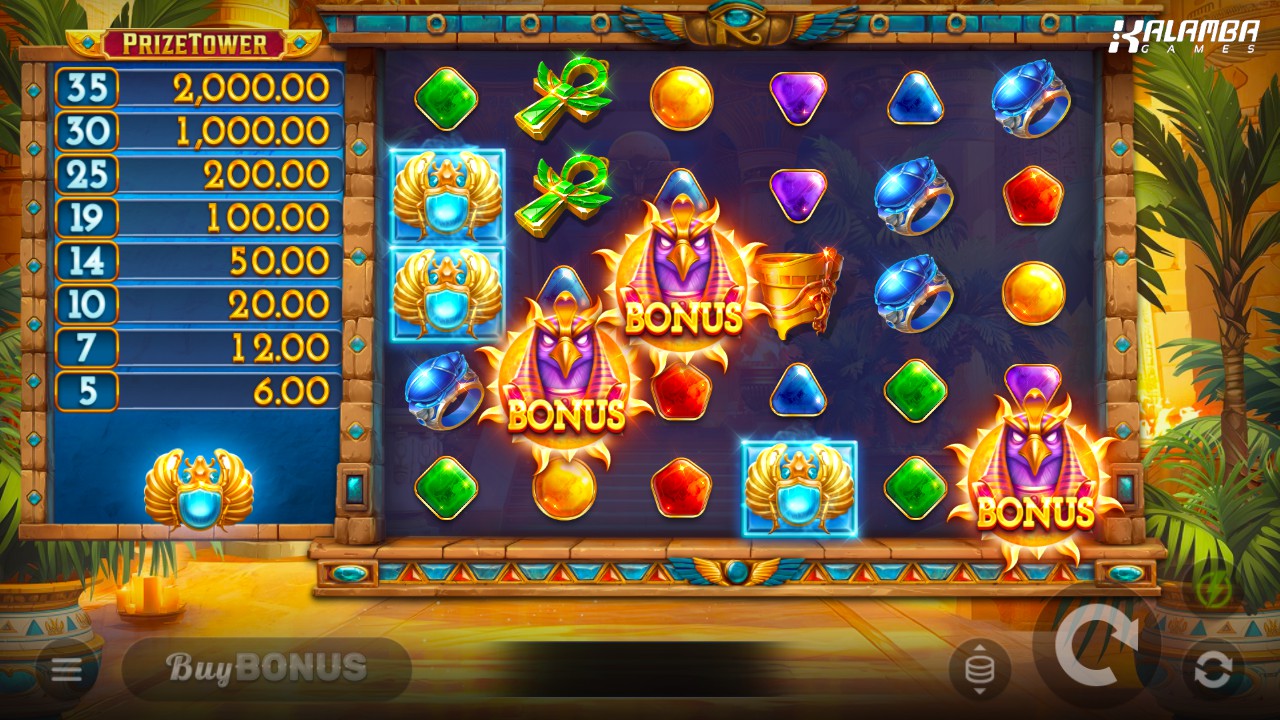This screenshot has width=1280, height=720.
Task: Activate the autoplay looping arrows button
Action: (x=1213, y=670)
